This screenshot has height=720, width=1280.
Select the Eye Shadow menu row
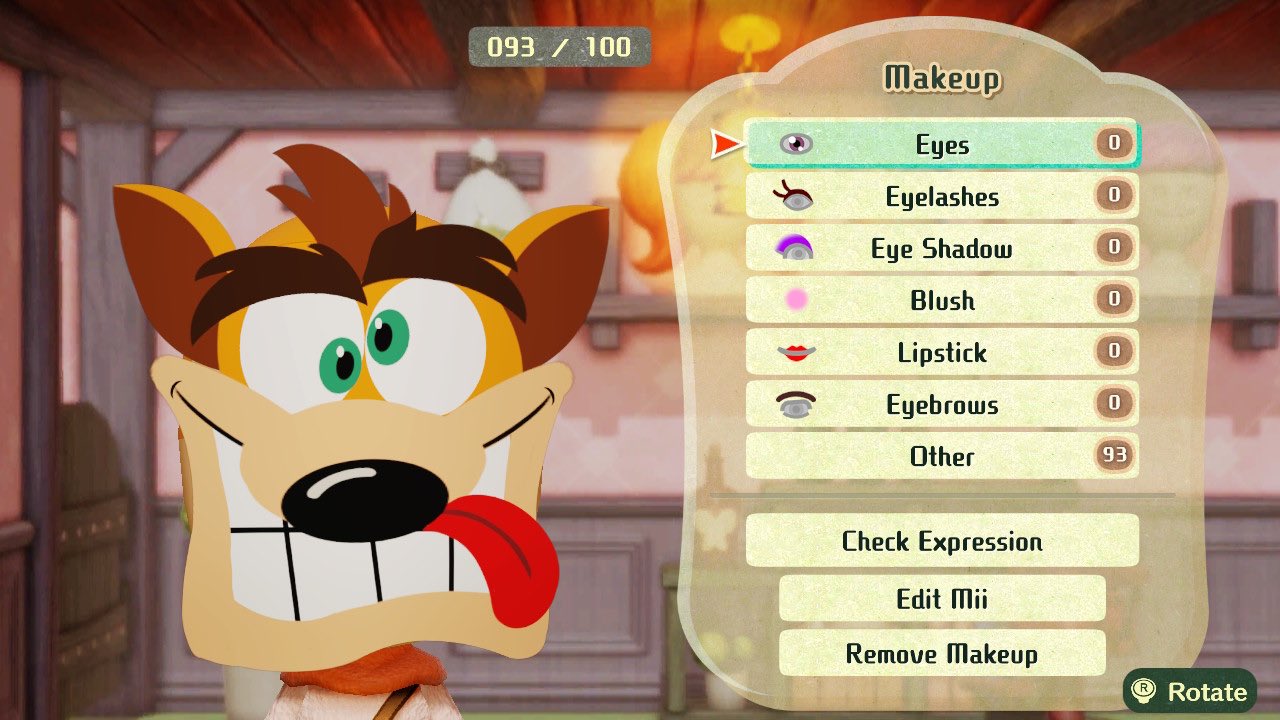click(x=940, y=248)
